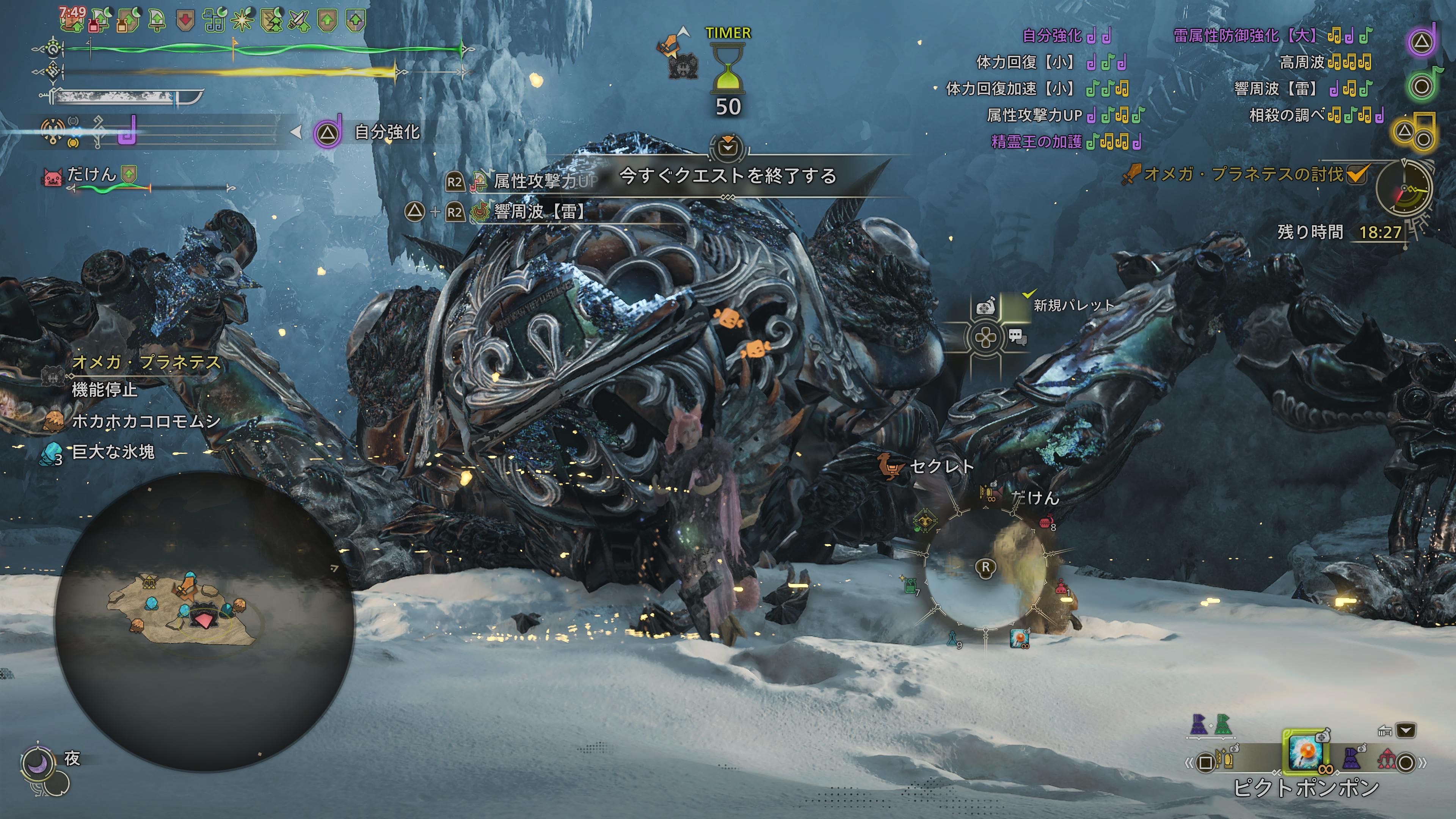This screenshot has width=1456, height=819.
Task: Select the purple trap tool in the item bar
Action: pyautogui.click(x=1351, y=758)
